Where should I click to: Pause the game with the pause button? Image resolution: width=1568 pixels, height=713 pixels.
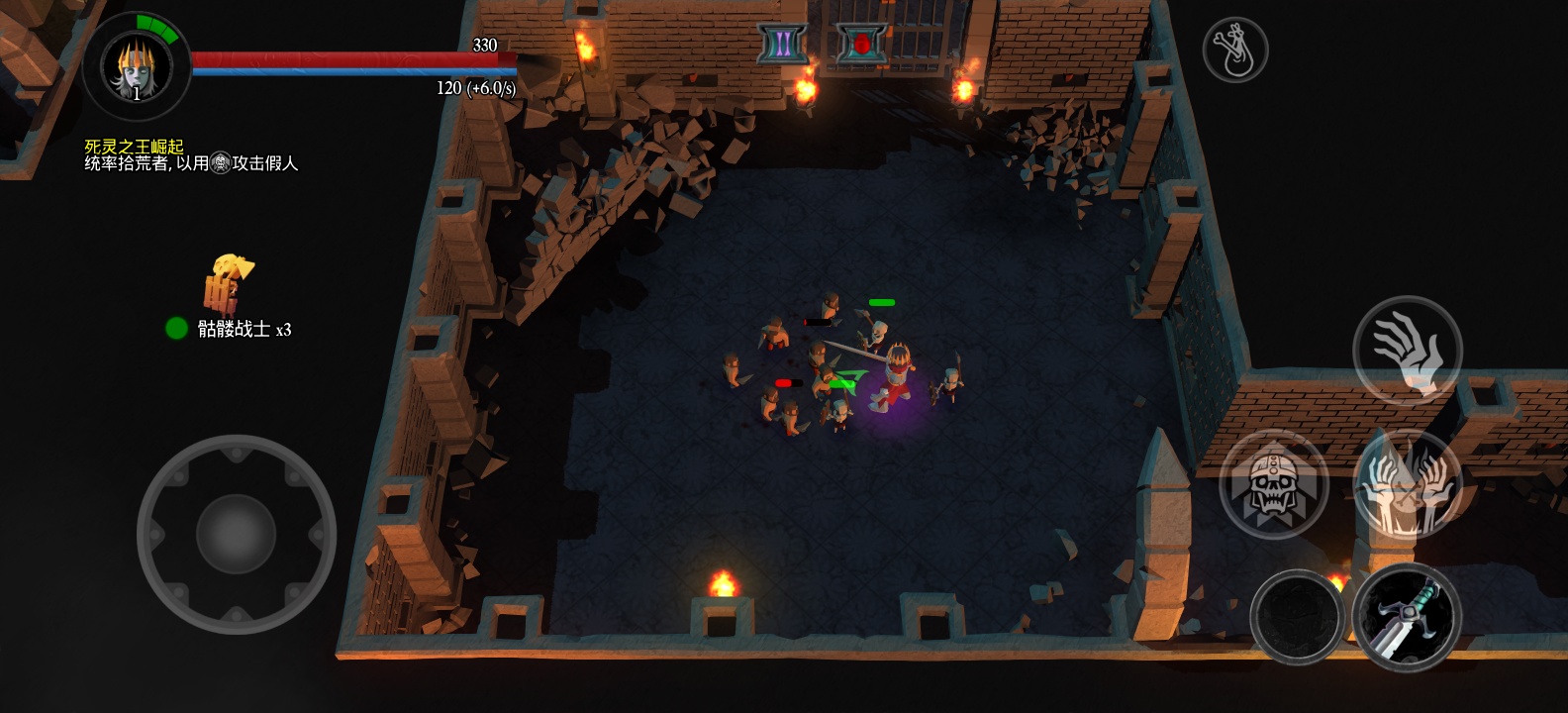click(782, 44)
